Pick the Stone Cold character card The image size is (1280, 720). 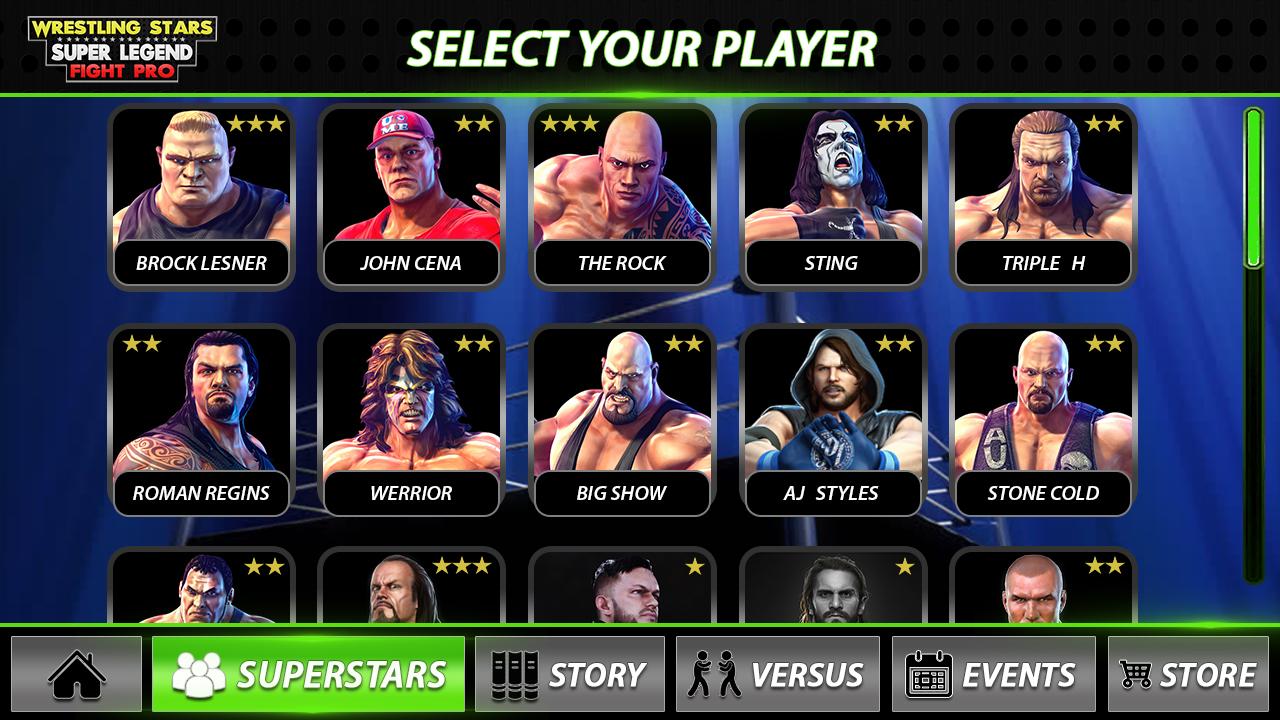tap(1043, 420)
